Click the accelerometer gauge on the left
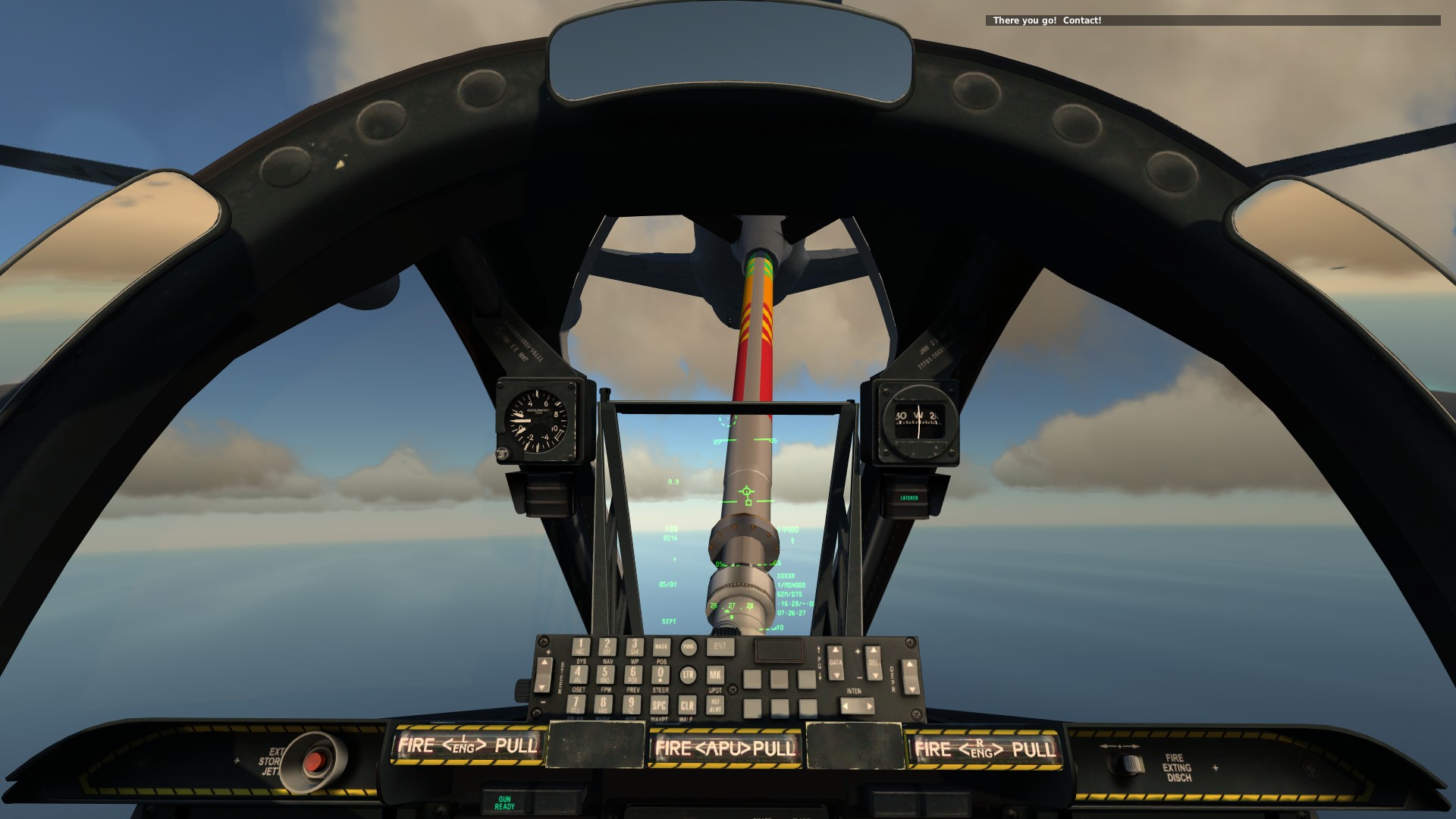Viewport: 1456px width, 819px height. point(538,422)
